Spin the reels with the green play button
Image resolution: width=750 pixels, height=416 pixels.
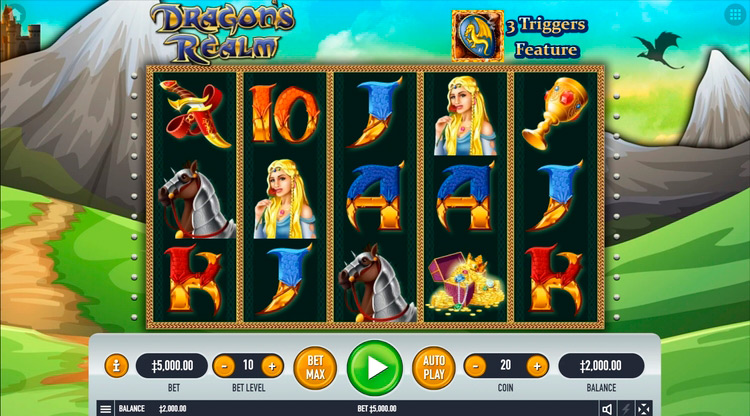375,367
